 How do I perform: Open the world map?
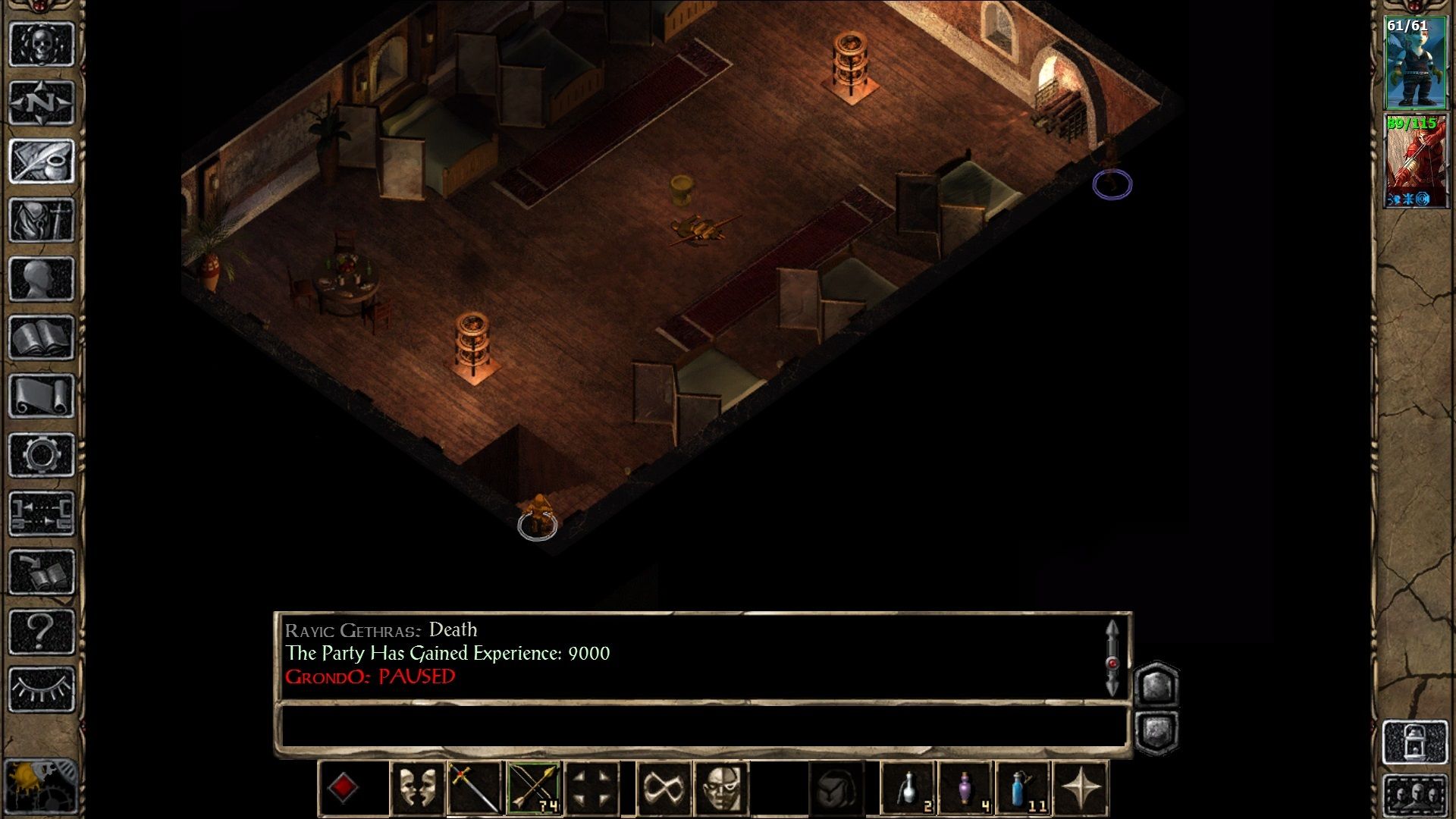click(42, 102)
